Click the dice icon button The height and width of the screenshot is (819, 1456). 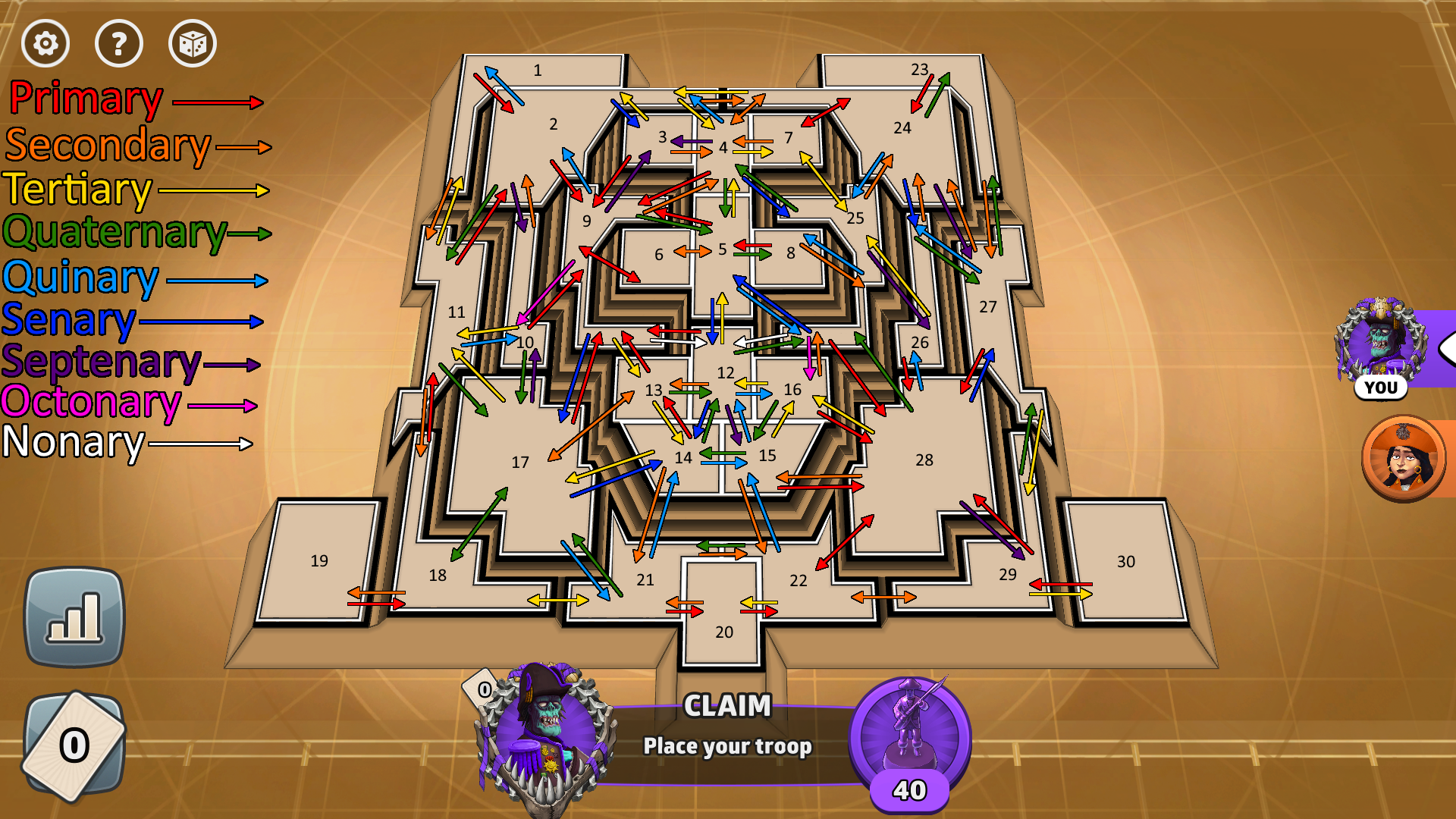[x=192, y=43]
